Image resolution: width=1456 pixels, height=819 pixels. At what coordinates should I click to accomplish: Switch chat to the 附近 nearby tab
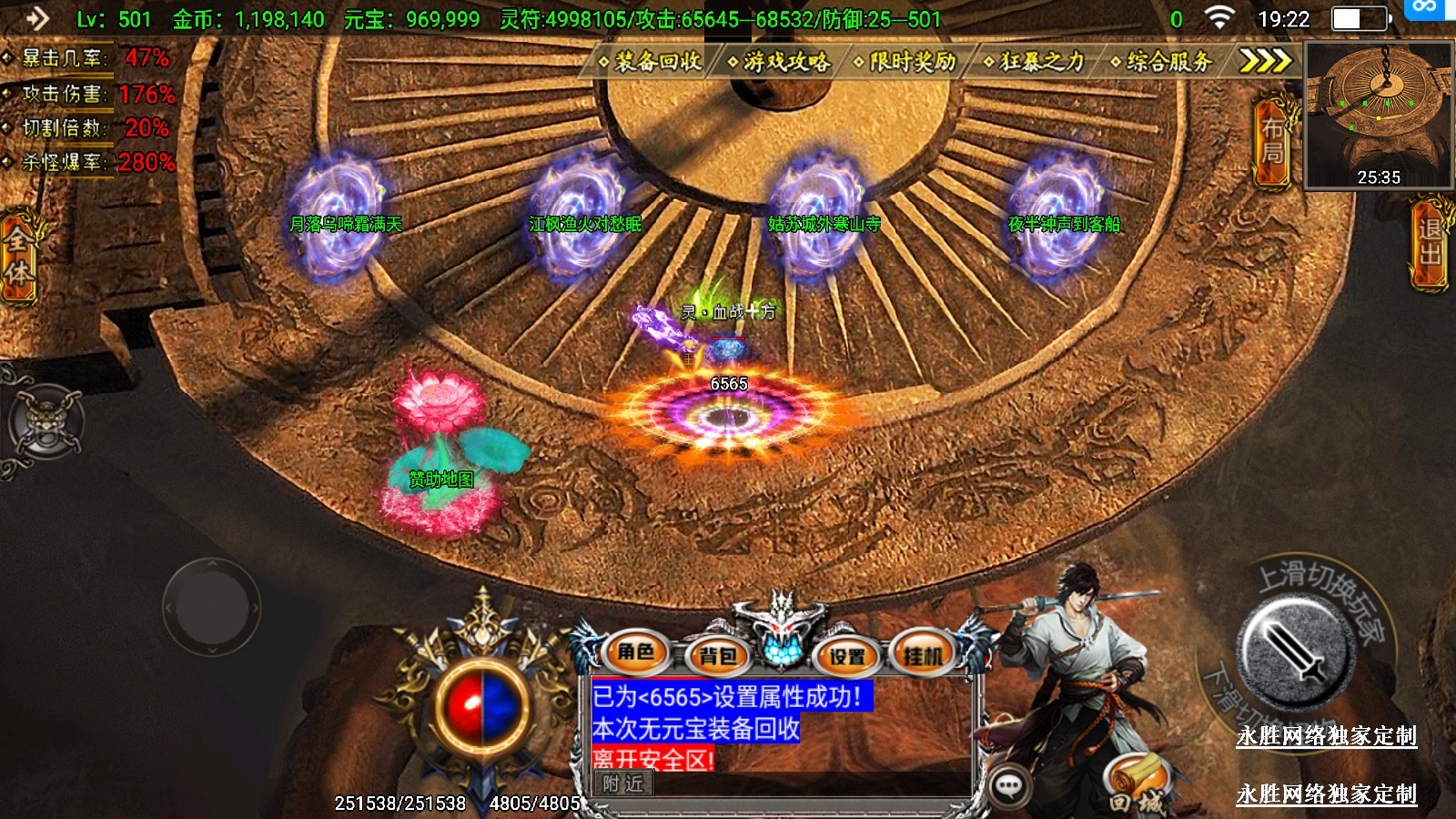tap(623, 783)
